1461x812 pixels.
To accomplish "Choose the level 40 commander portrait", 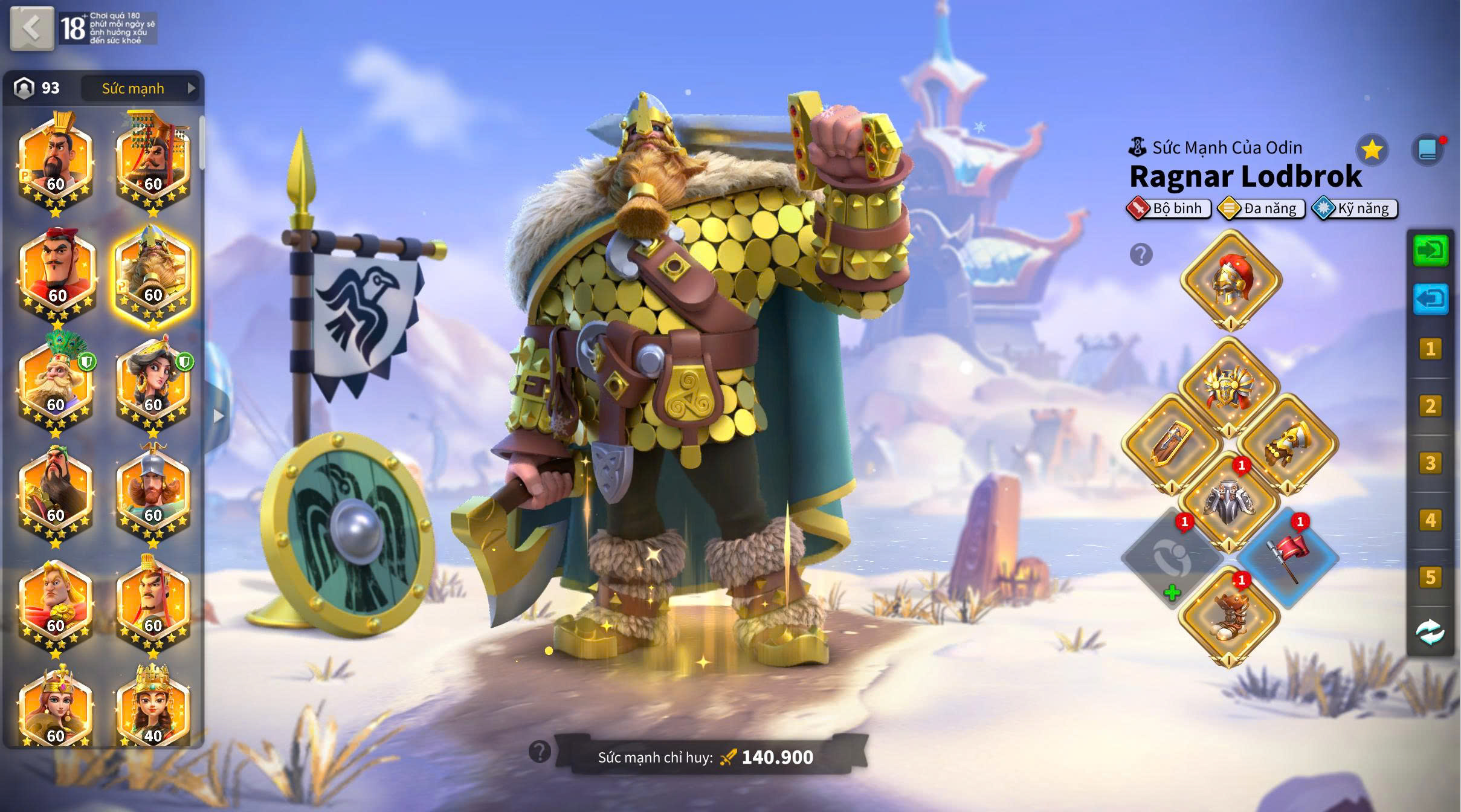I will (153, 707).
